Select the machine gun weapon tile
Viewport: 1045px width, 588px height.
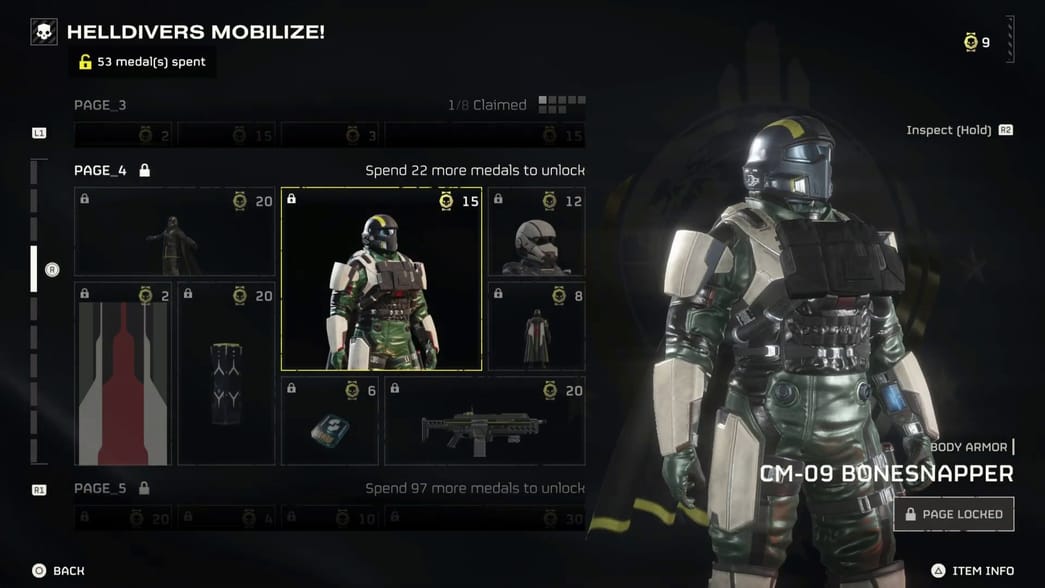[485, 421]
